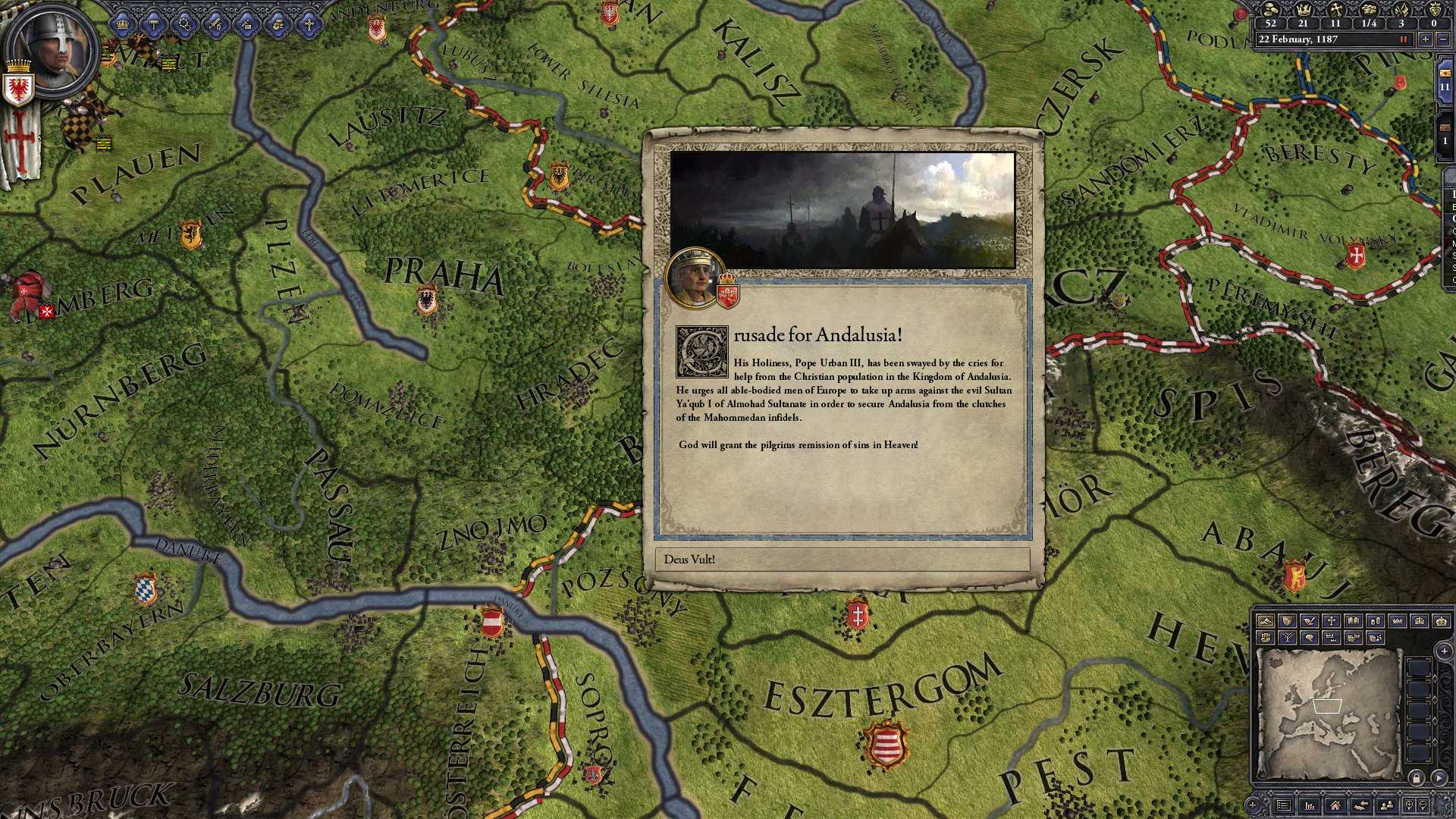Screen dimensions: 1456x819
Task: Open the Intrigue view from the top toolbar
Action: pos(185,23)
